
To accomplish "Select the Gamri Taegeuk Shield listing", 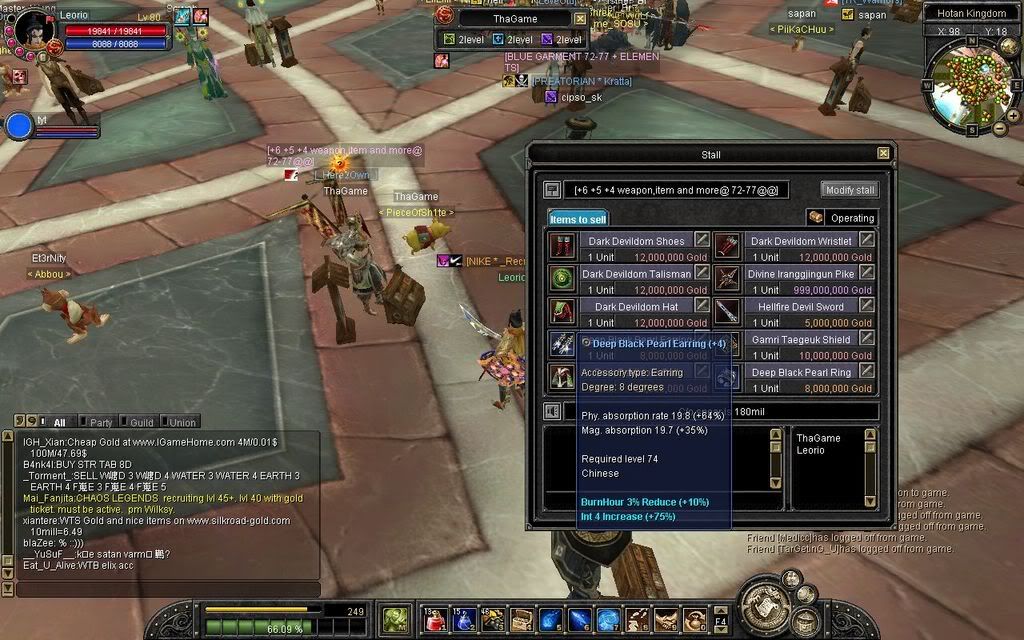I will (801, 340).
